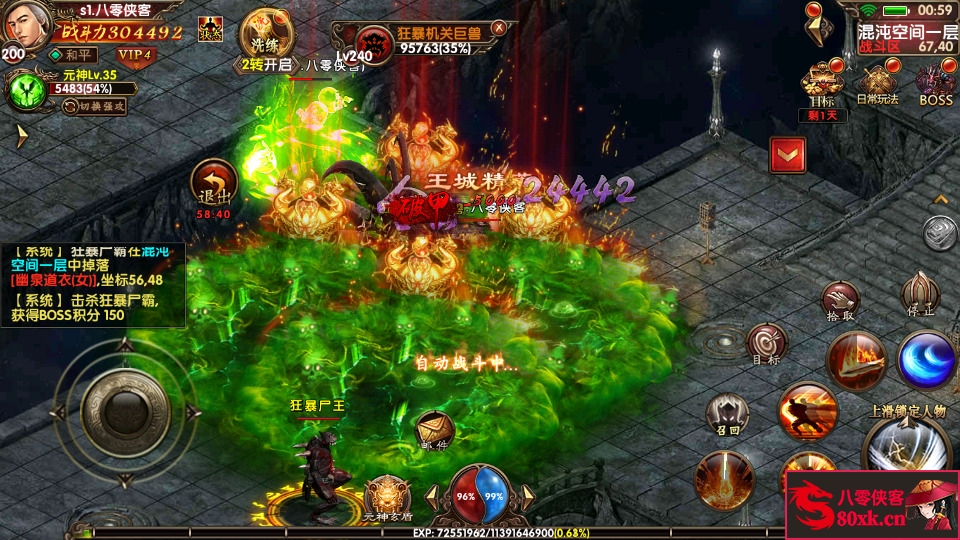Open the 混沌空间一层 map location panel
The width and height of the screenshot is (960, 540).
(x=908, y=39)
